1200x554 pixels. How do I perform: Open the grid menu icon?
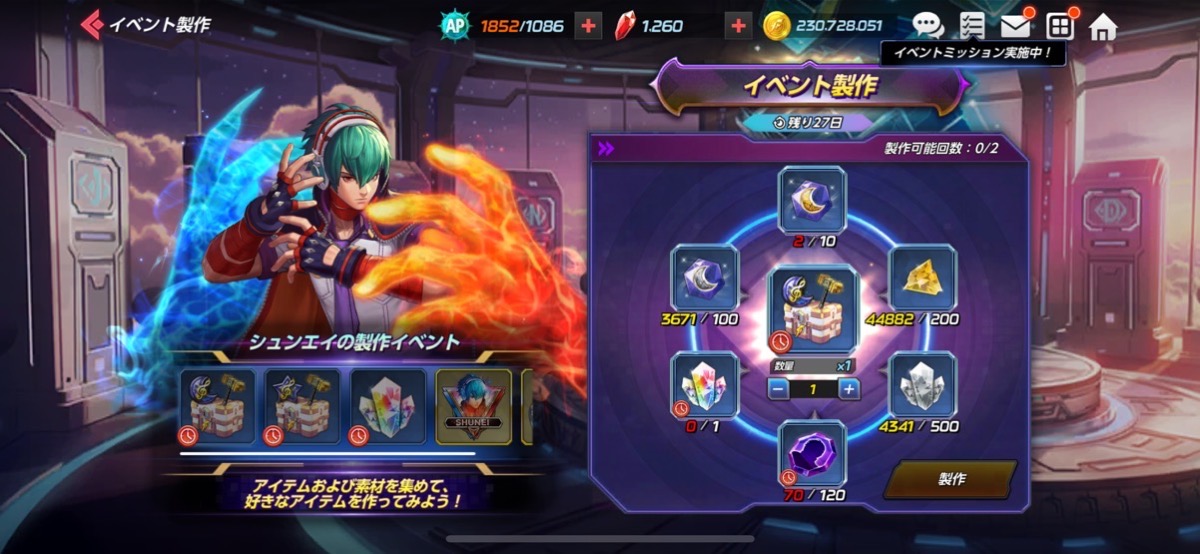(1059, 25)
